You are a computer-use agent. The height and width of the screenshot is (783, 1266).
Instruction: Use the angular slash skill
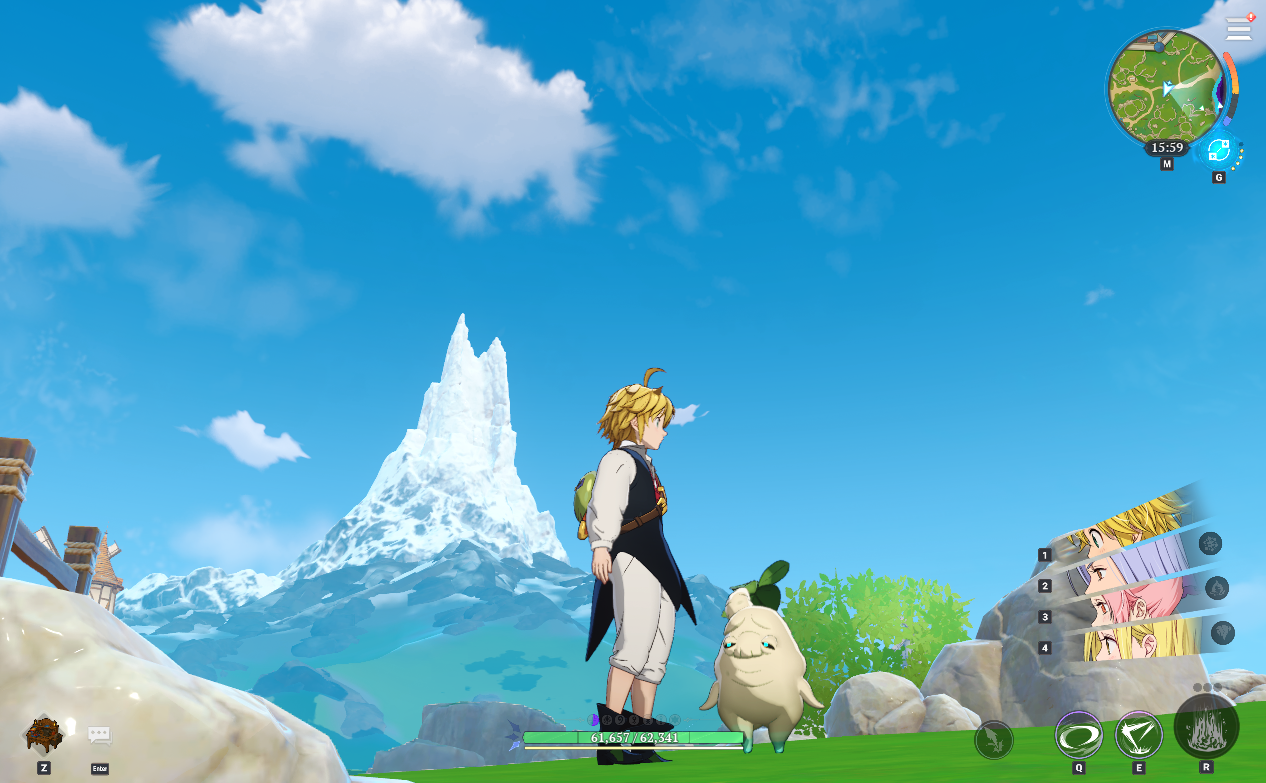[1138, 735]
